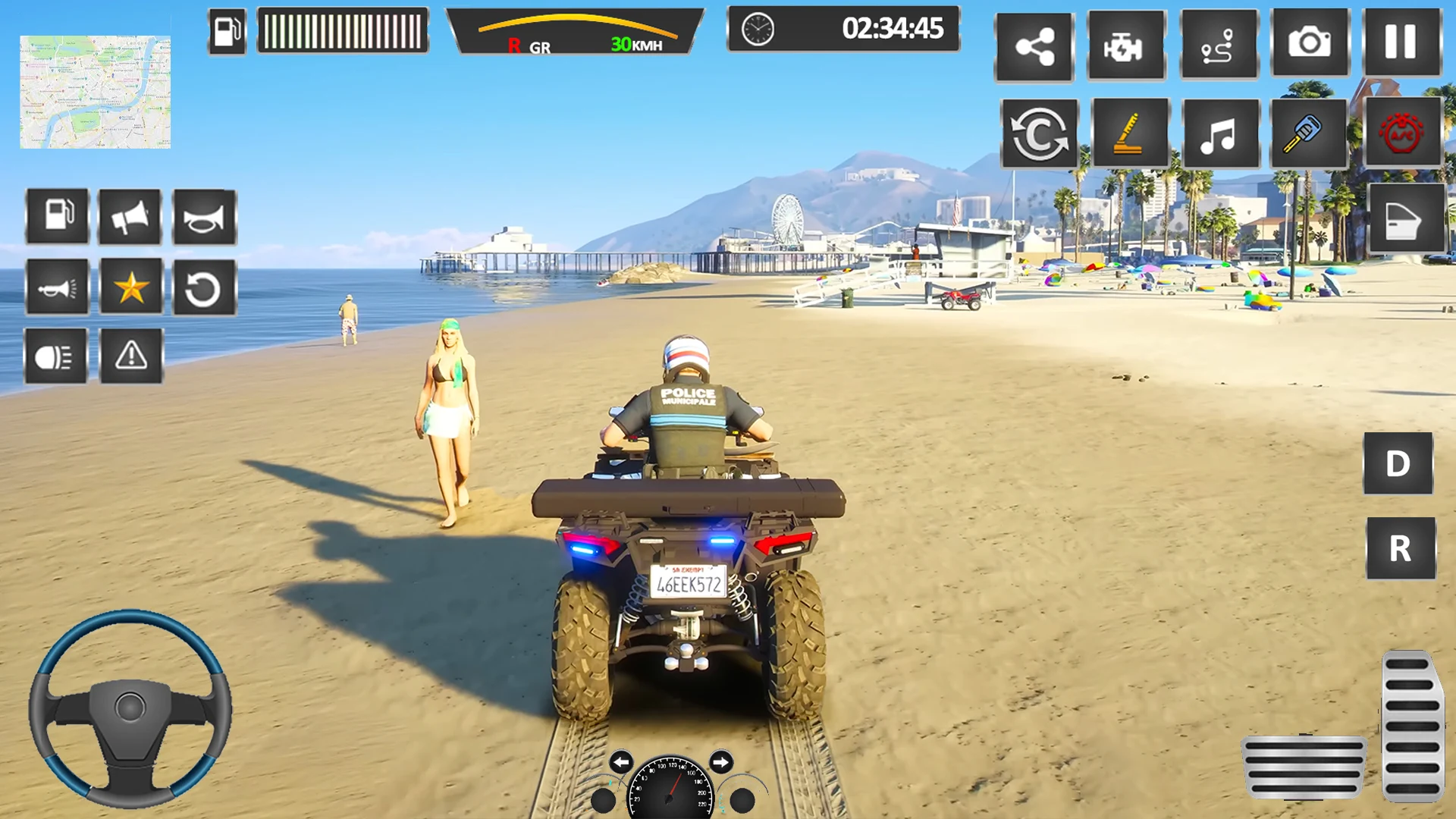The image size is (1456, 819).
Task: Open the route waypoint button
Action: tap(1218, 45)
